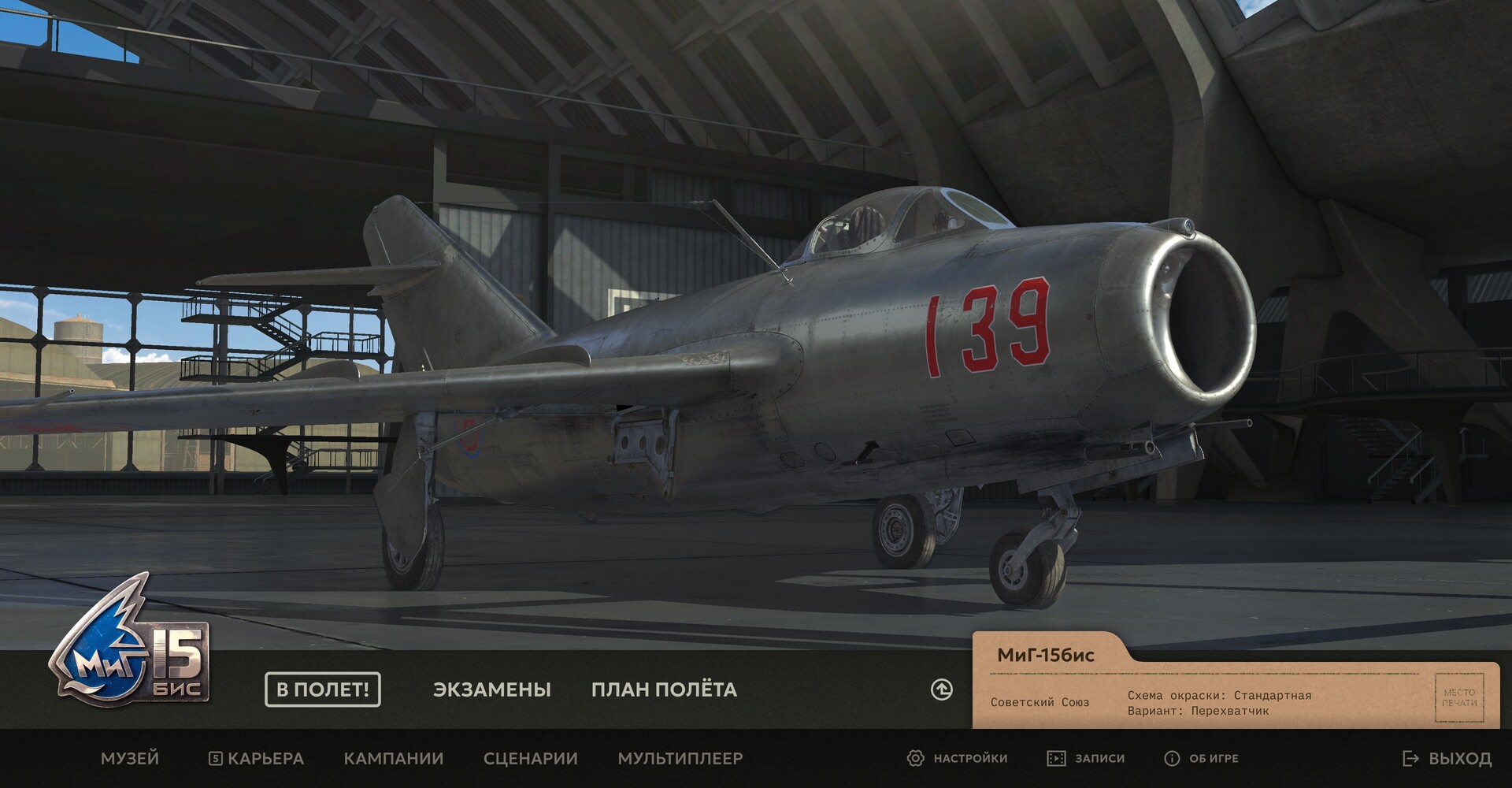Show ЗАПИСИ recordings
Viewport: 1512px width, 788px height.
coord(1086,758)
